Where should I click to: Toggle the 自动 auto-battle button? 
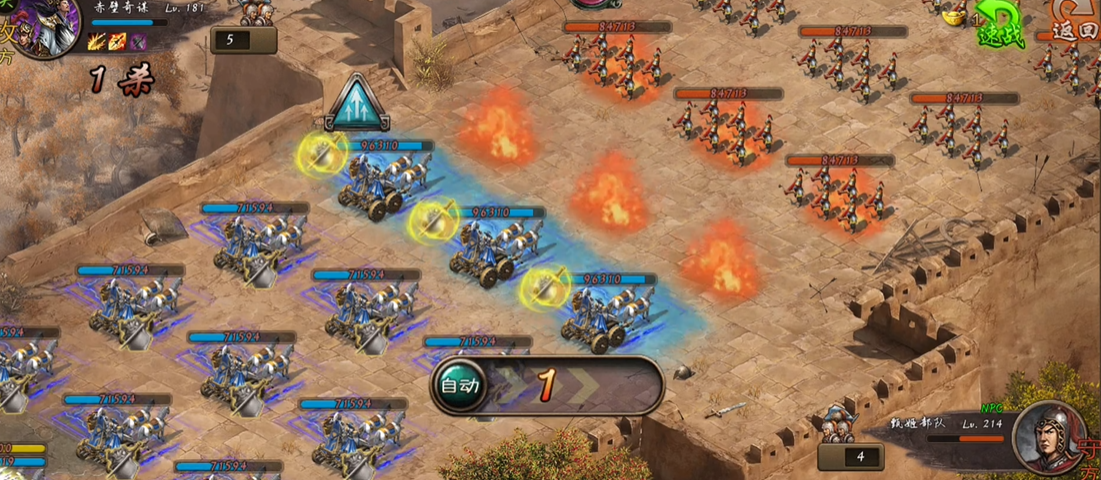(459, 385)
